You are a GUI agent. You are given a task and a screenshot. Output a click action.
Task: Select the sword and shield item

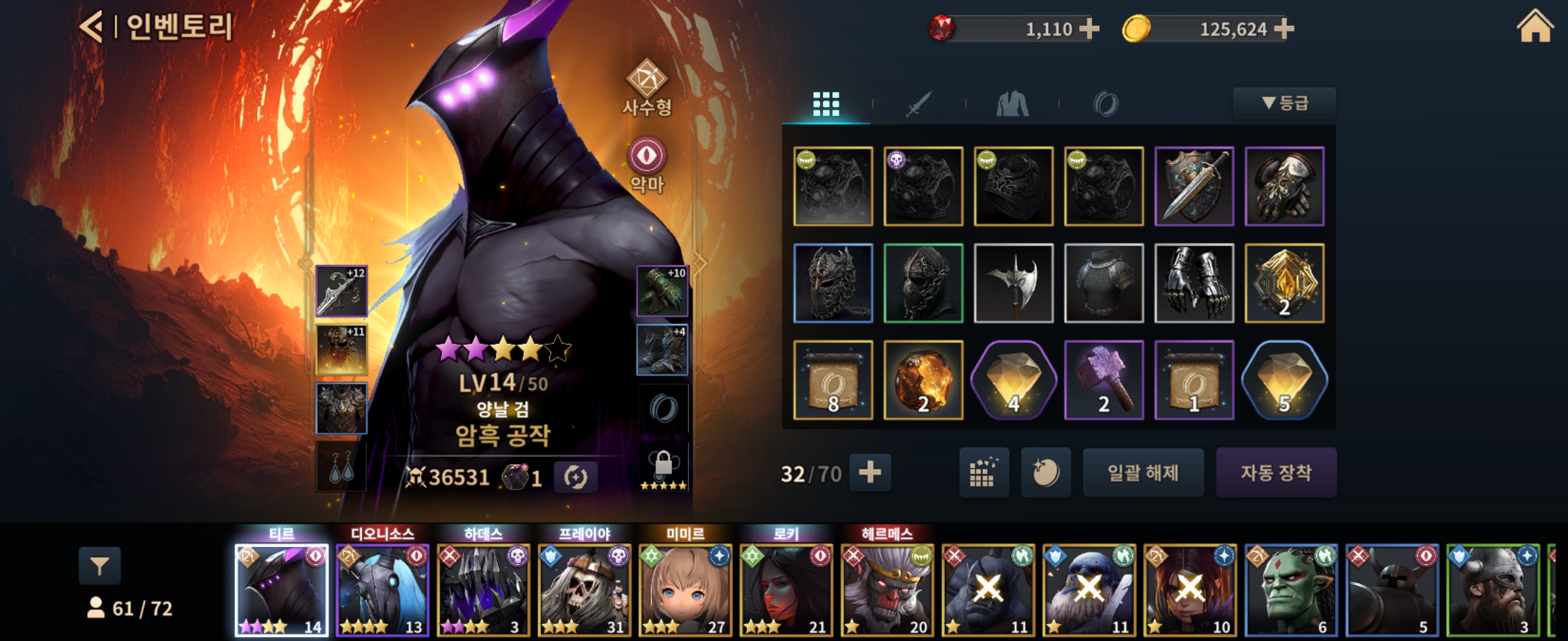(1194, 186)
